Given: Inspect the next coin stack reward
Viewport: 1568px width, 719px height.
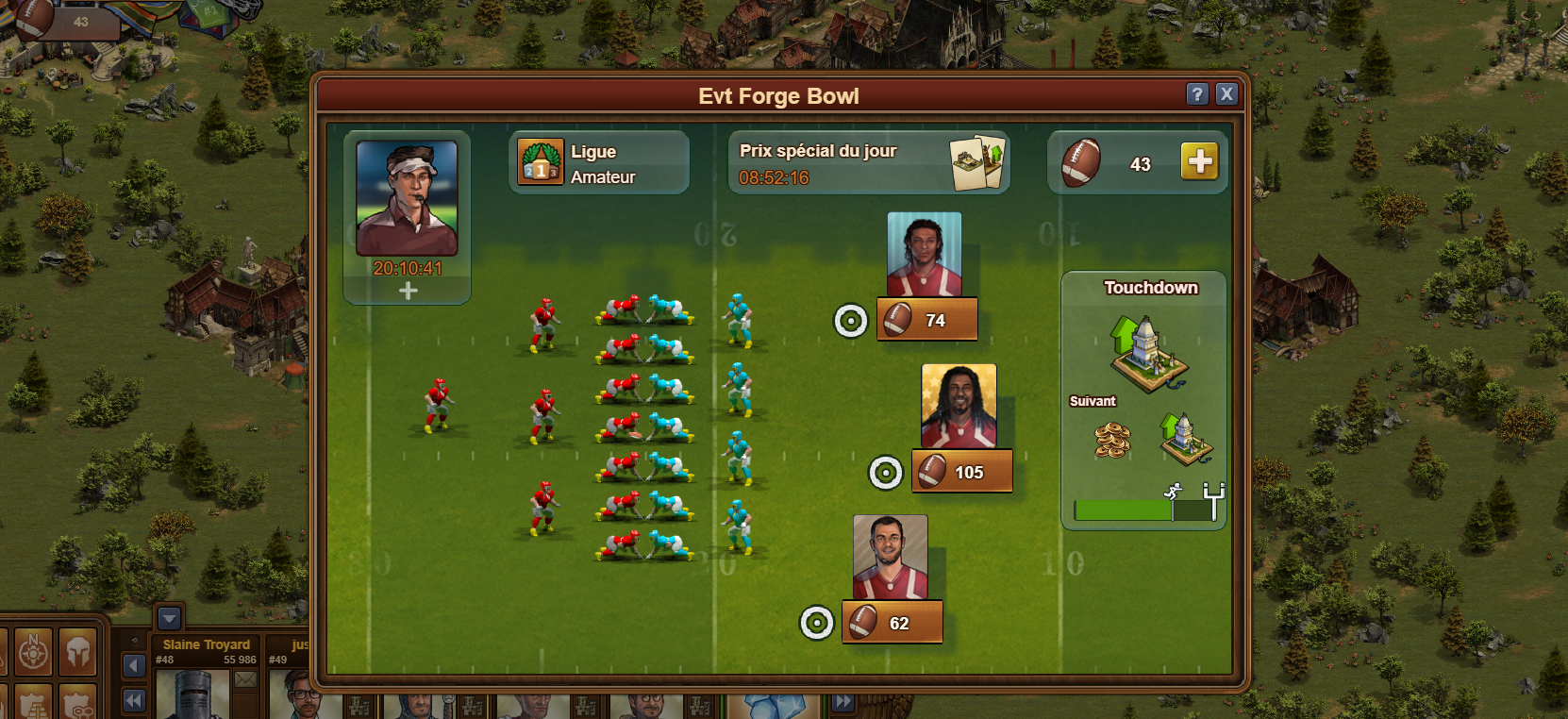Looking at the screenshot, I should pyautogui.click(x=1112, y=440).
